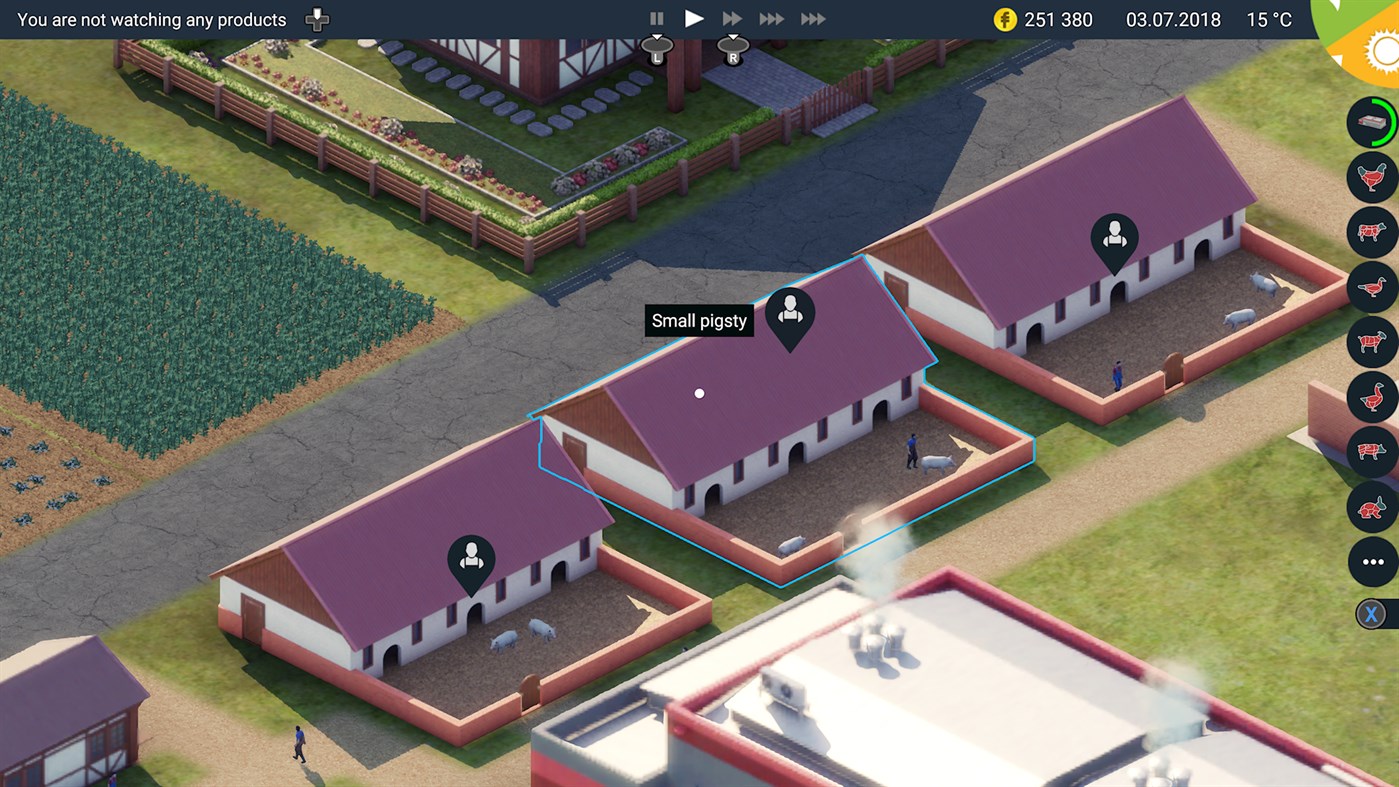The height and width of the screenshot is (787, 1399).
Task: Collapse the livestock sidebar with the X
Action: point(1371,613)
